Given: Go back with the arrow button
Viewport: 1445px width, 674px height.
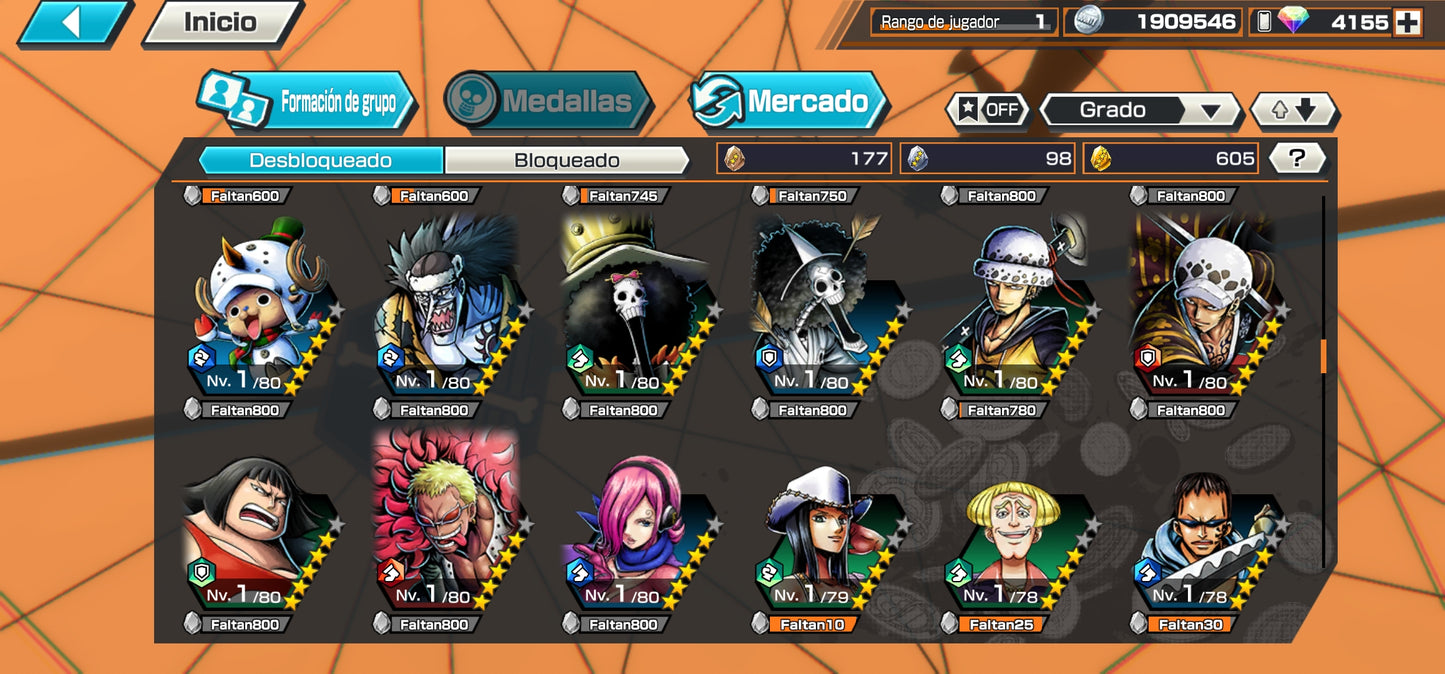Looking at the screenshot, I should pyautogui.click(x=72, y=23).
